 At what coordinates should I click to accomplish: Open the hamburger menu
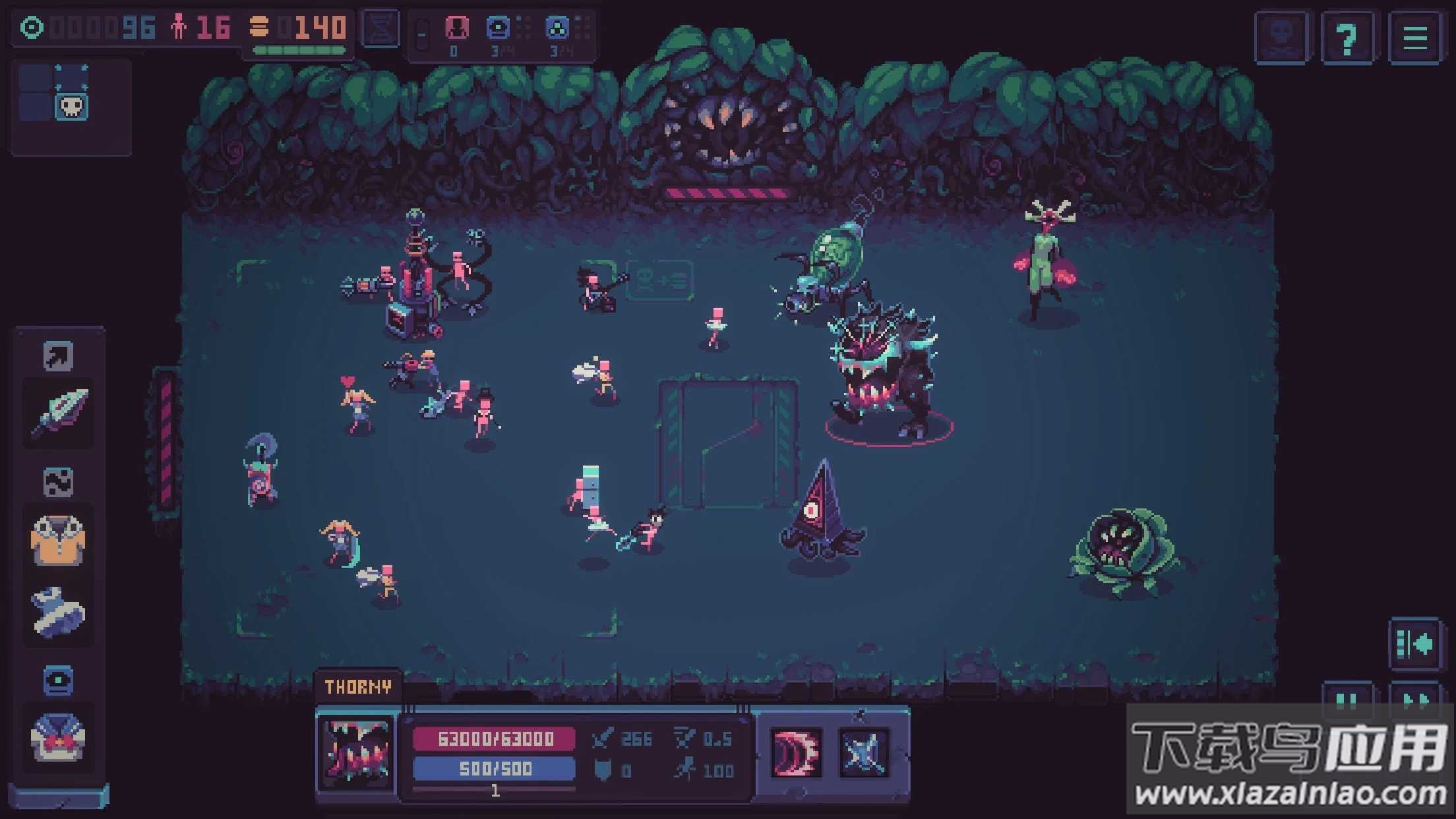point(1414,38)
